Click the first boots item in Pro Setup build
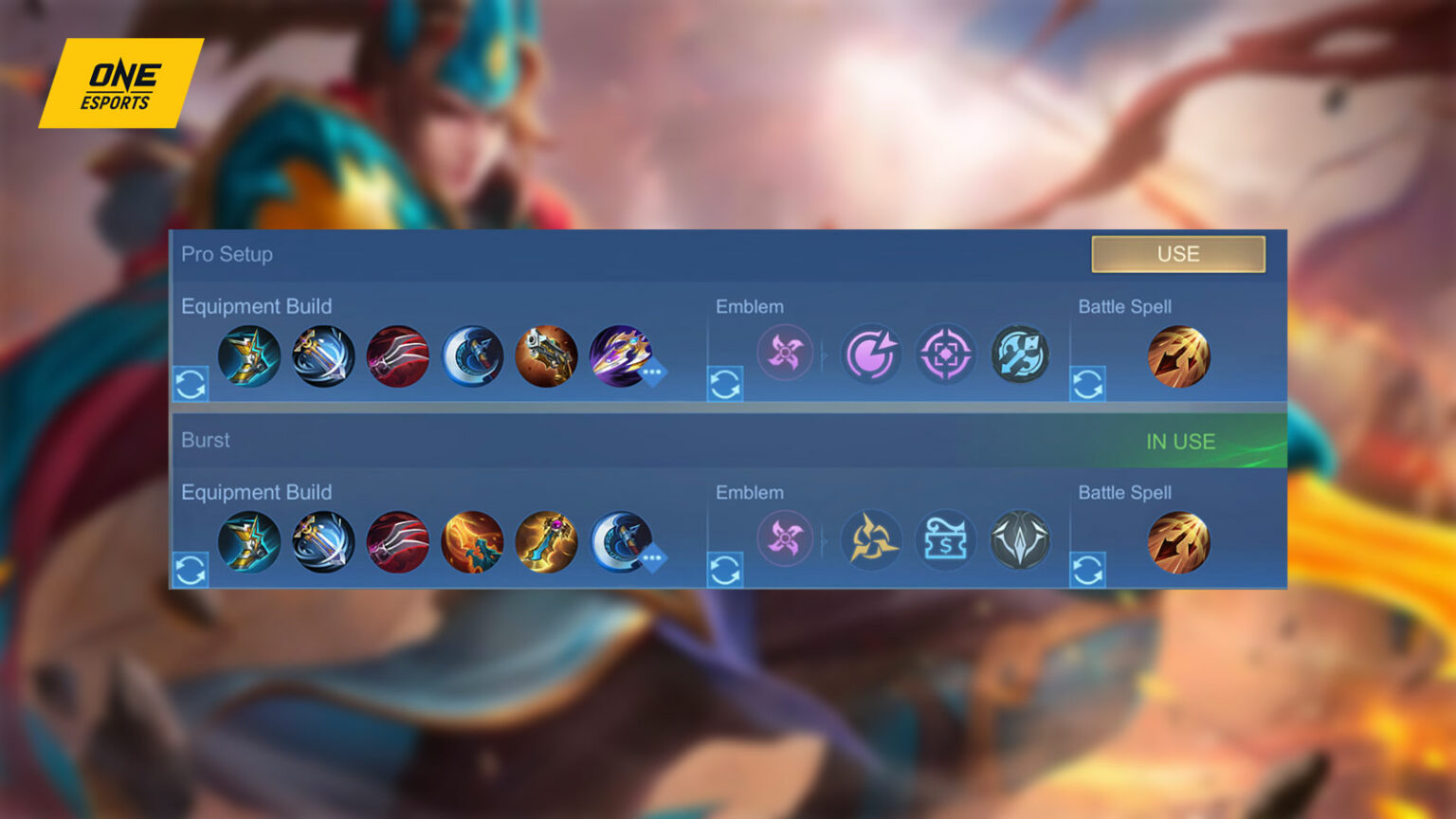Screen dimensions: 1456x819 (x=249, y=355)
